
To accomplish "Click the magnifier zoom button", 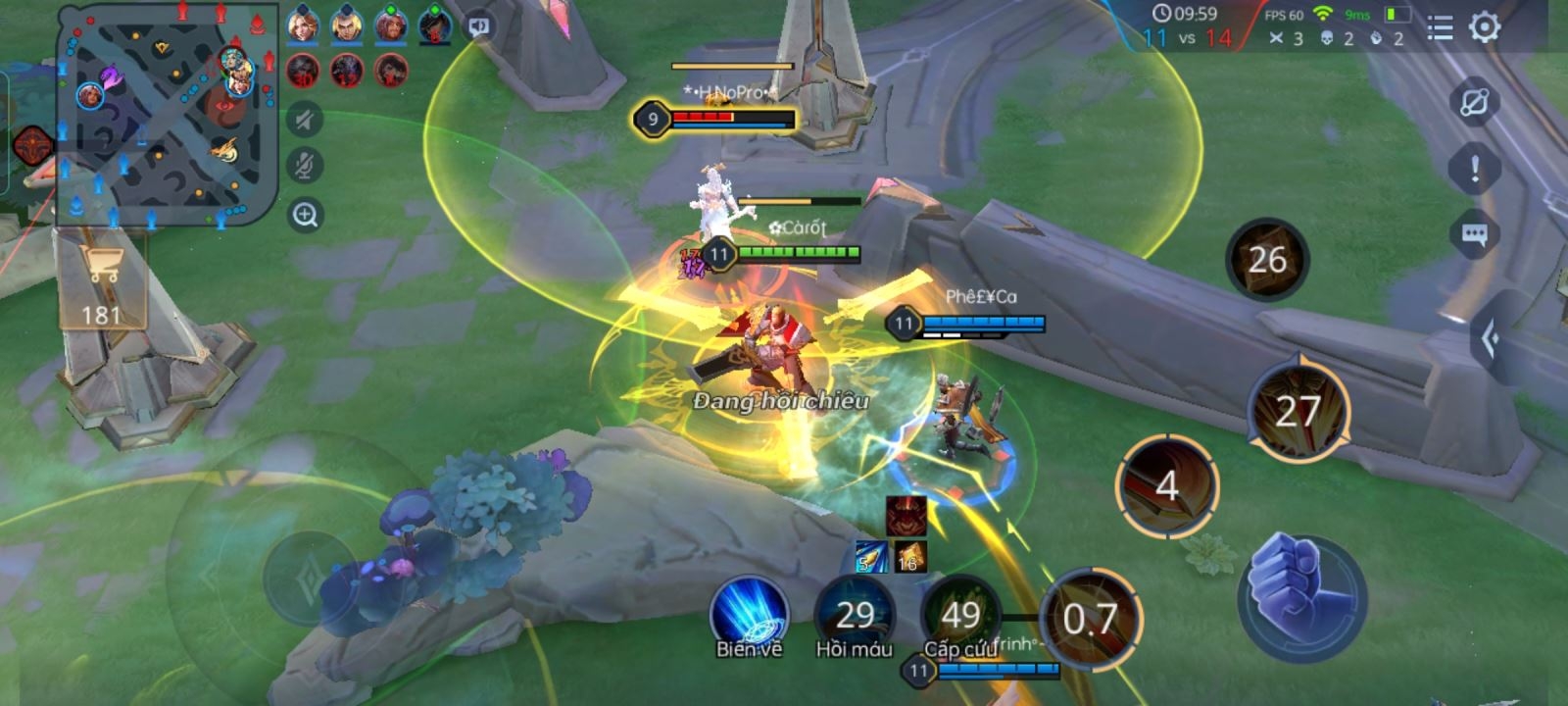I will pos(305,215).
